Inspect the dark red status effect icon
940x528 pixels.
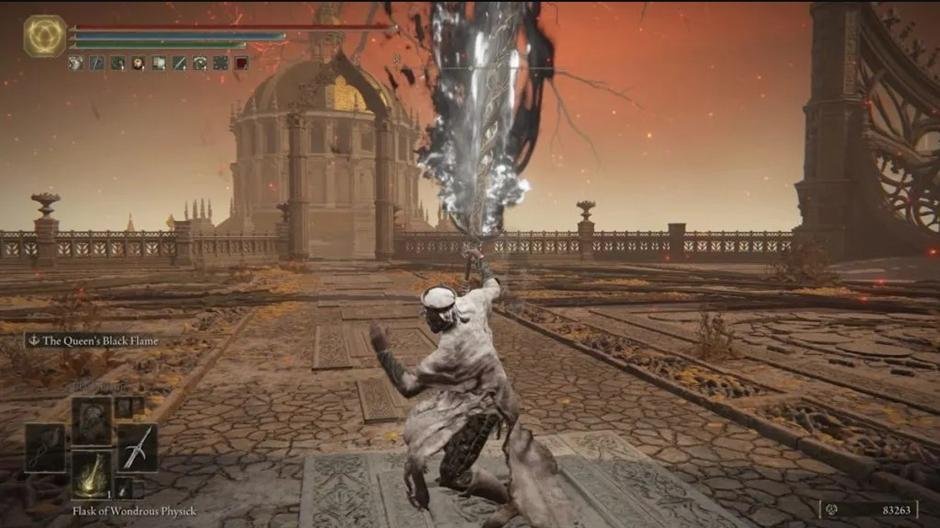241,63
